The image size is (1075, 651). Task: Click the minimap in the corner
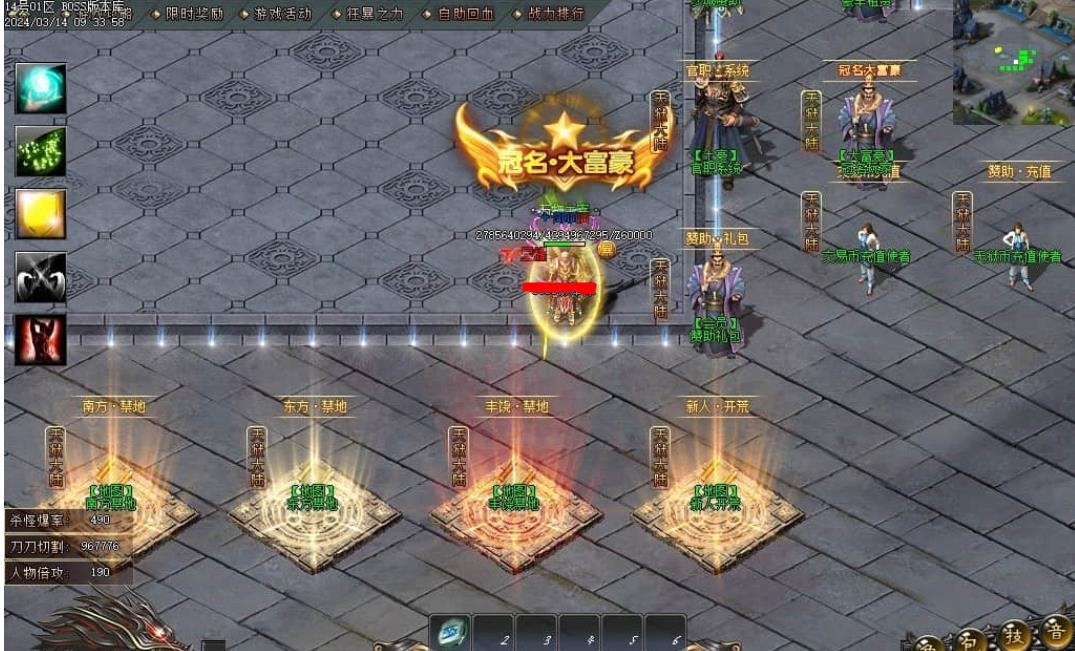click(x=1013, y=62)
